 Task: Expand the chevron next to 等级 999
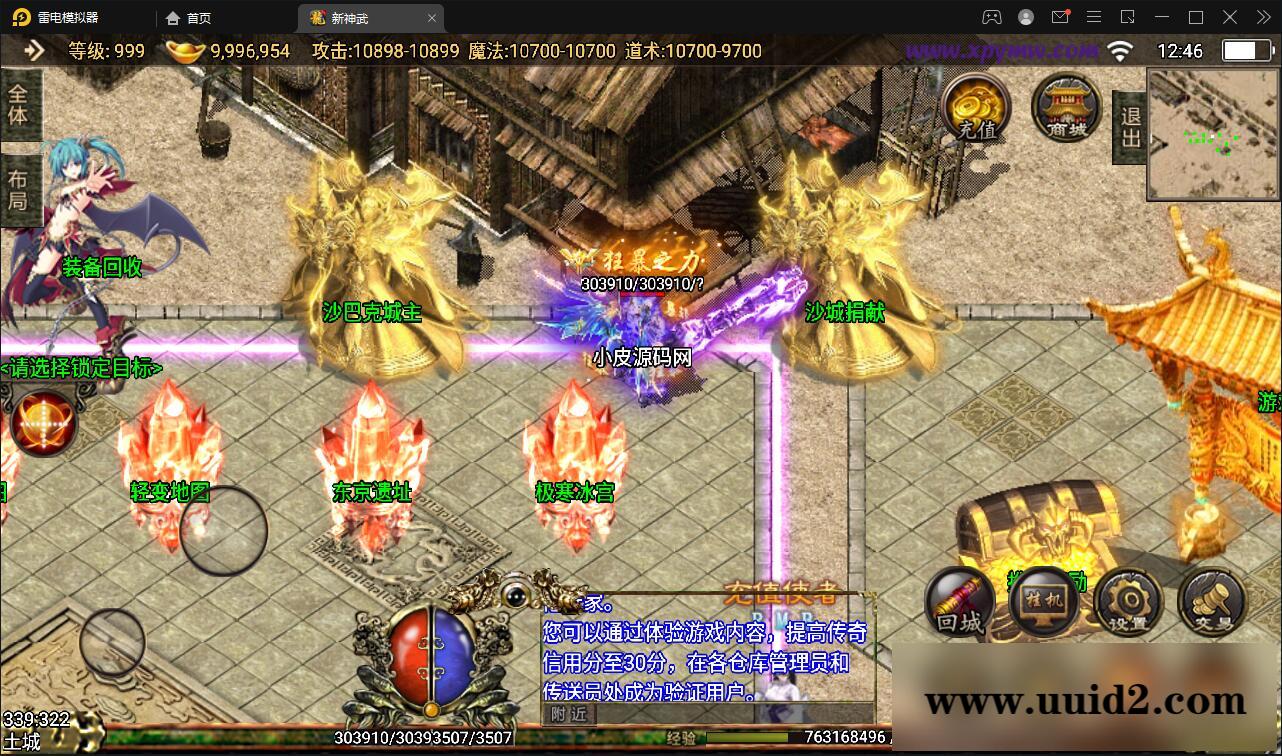33,50
